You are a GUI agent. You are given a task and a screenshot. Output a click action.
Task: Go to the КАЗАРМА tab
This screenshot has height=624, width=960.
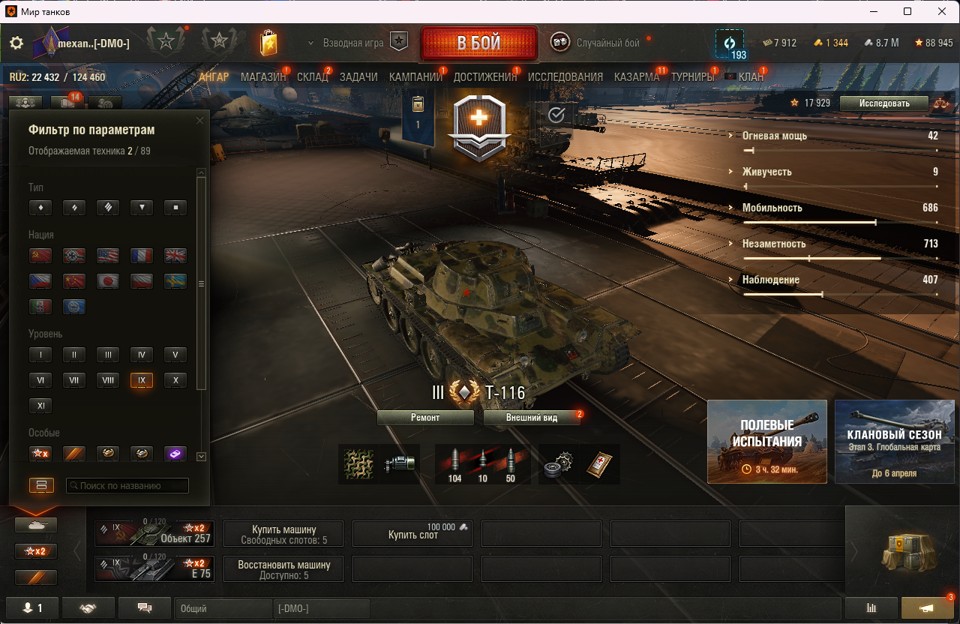(636, 77)
